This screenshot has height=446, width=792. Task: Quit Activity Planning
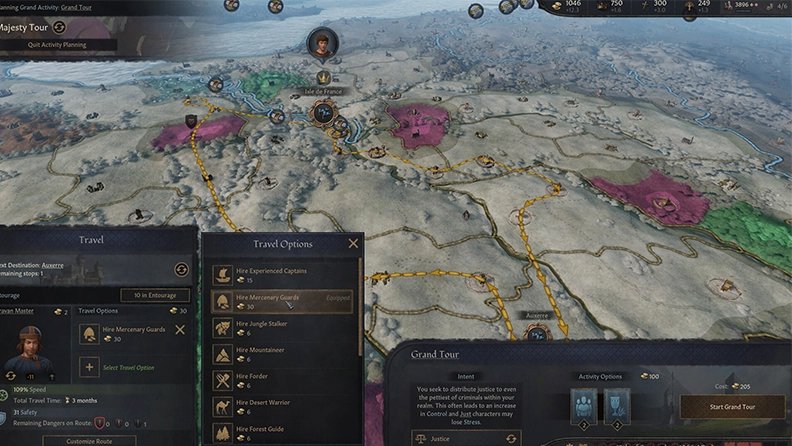[60, 44]
